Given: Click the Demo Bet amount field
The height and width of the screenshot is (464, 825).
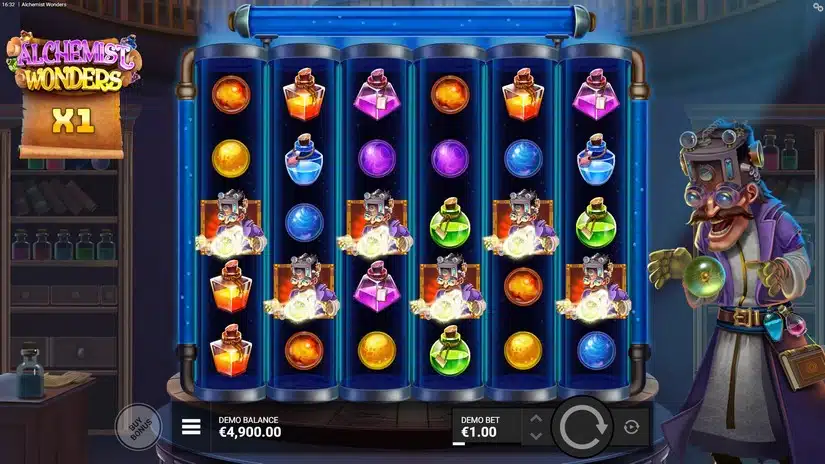Looking at the screenshot, I should coord(486,427).
